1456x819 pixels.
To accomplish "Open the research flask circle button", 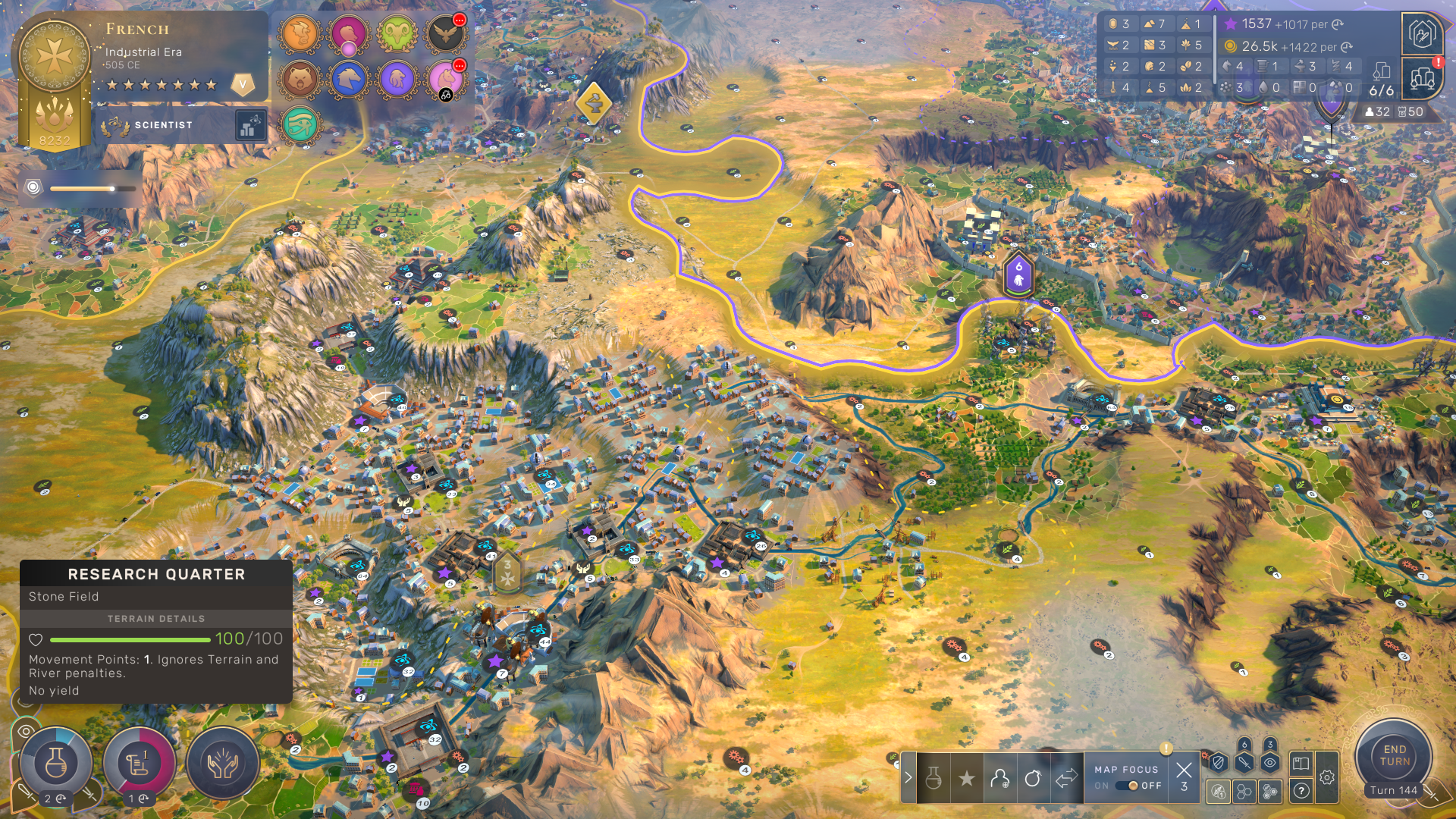I will (x=55, y=763).
